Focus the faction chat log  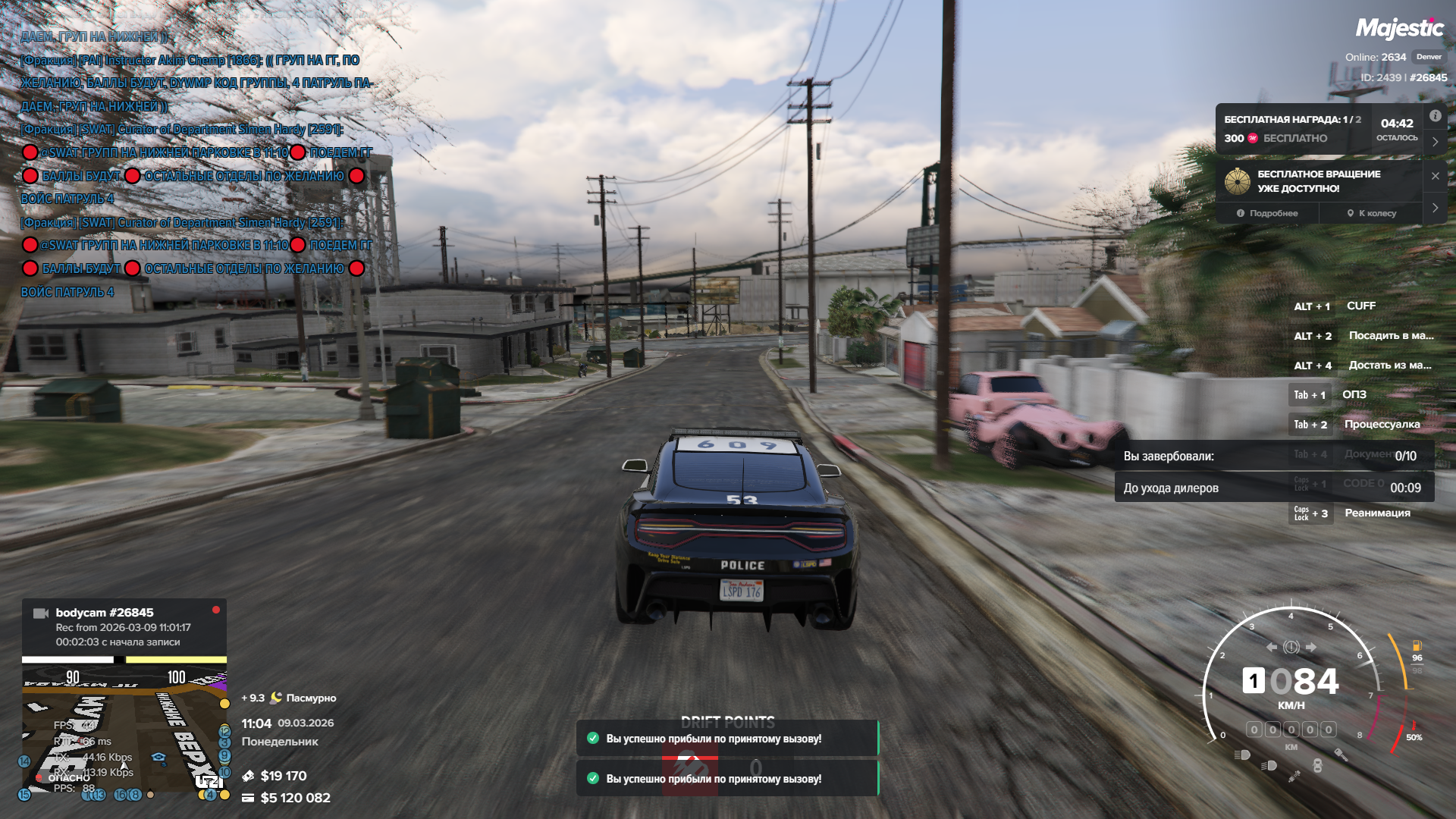(x=196, y=164)
